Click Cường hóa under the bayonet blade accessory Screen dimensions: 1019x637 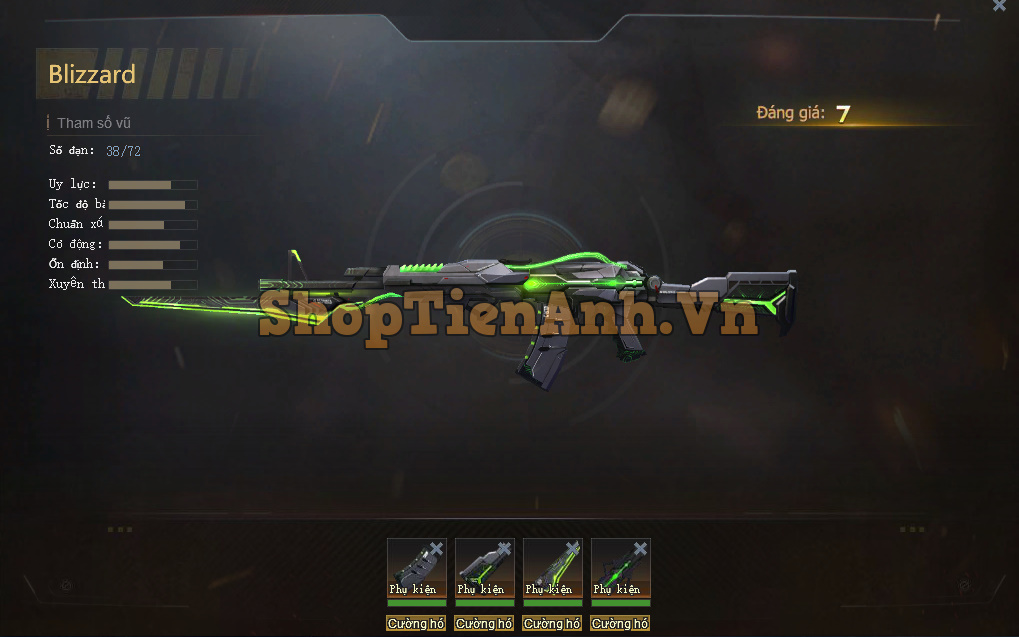(x=552, y=623)
